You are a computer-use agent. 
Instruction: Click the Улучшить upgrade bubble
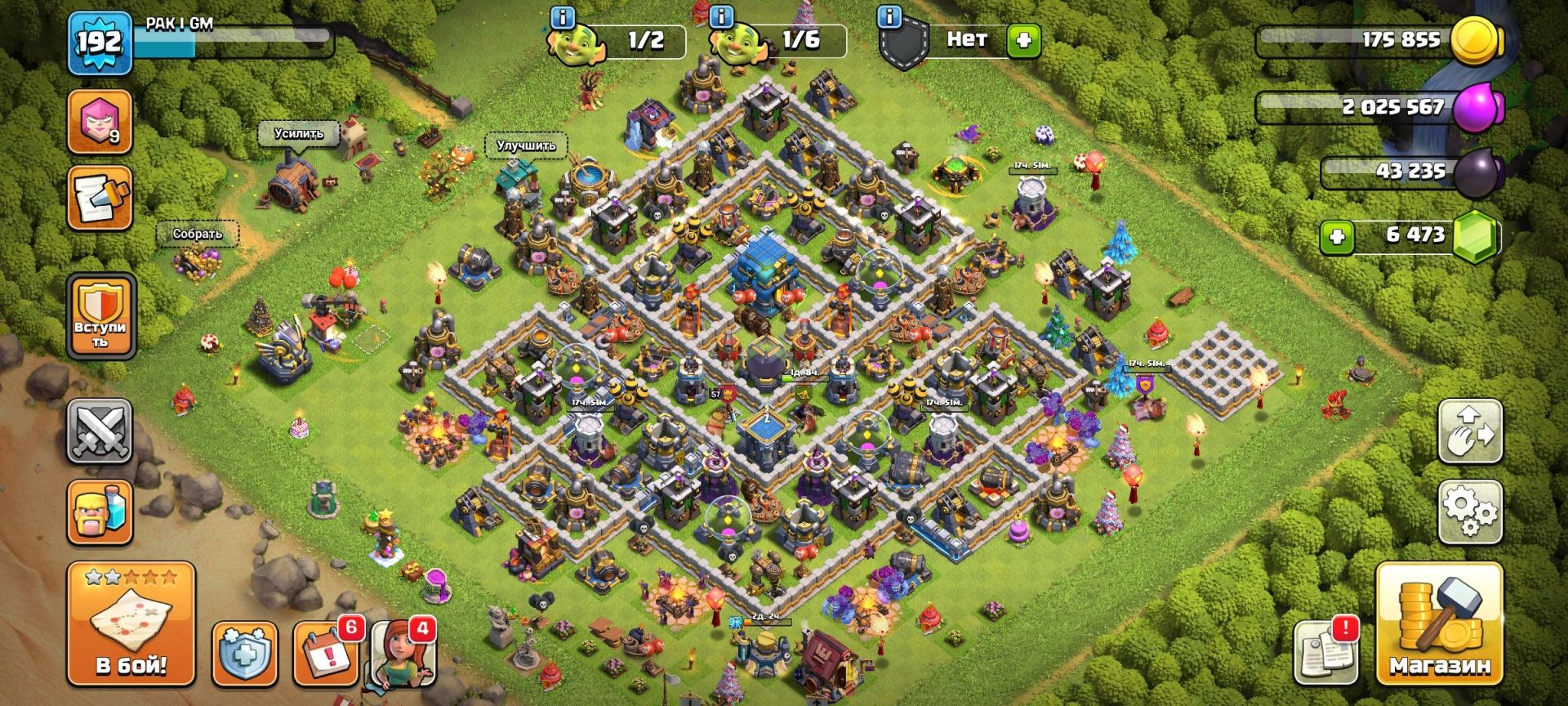(526, 146)
